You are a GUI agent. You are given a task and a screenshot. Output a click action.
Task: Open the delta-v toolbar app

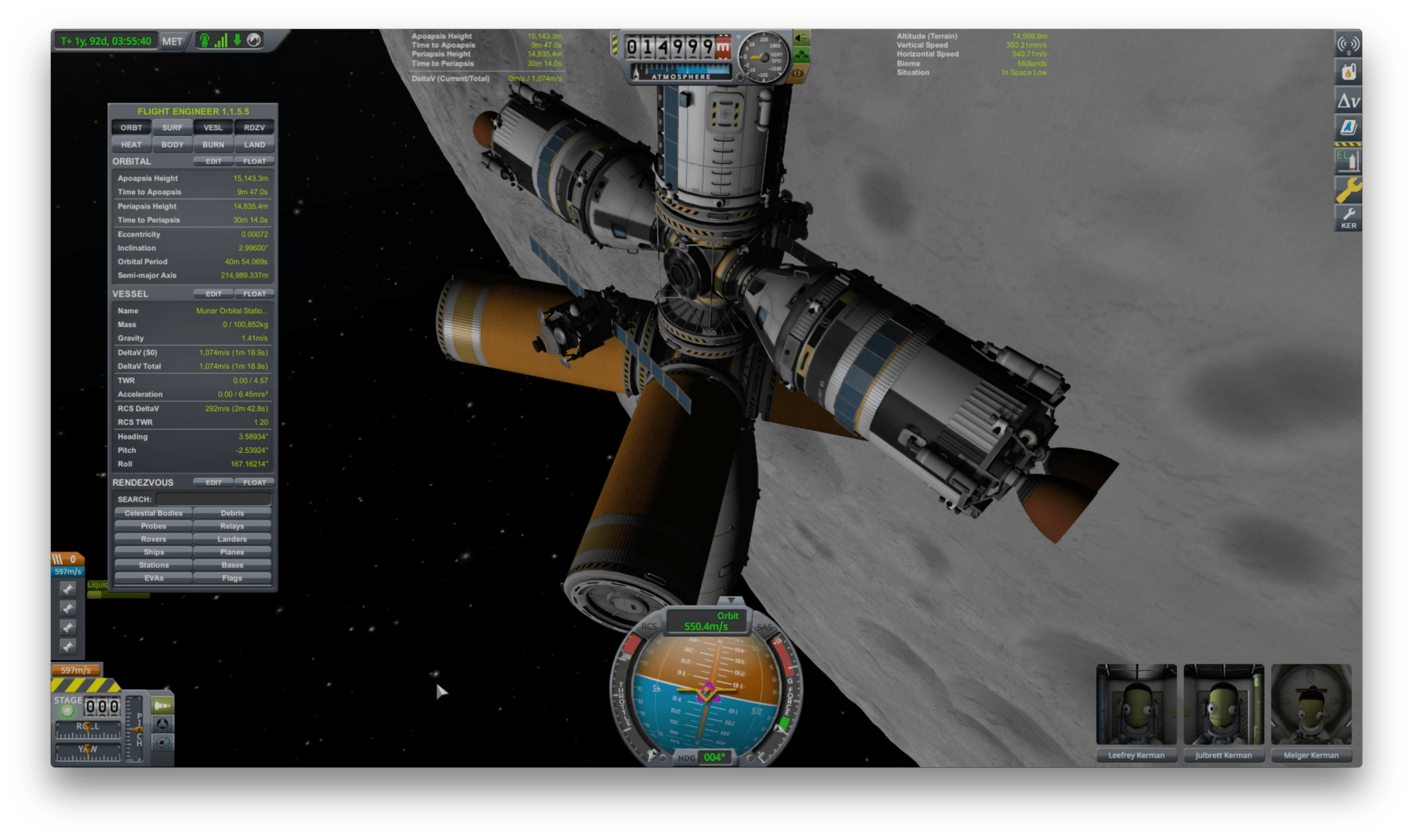(1348, 101)
